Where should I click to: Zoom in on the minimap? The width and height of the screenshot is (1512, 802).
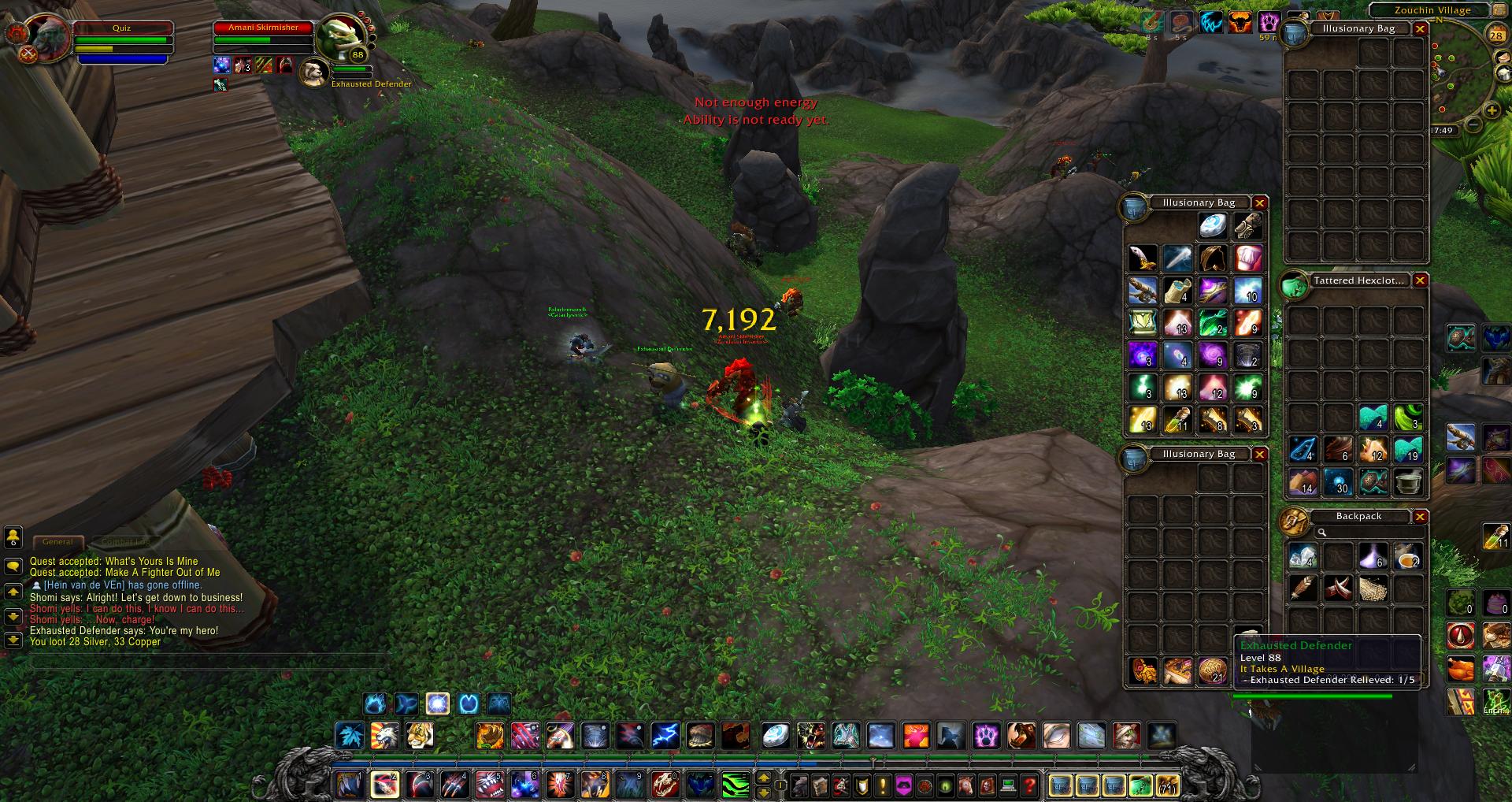1492,111
